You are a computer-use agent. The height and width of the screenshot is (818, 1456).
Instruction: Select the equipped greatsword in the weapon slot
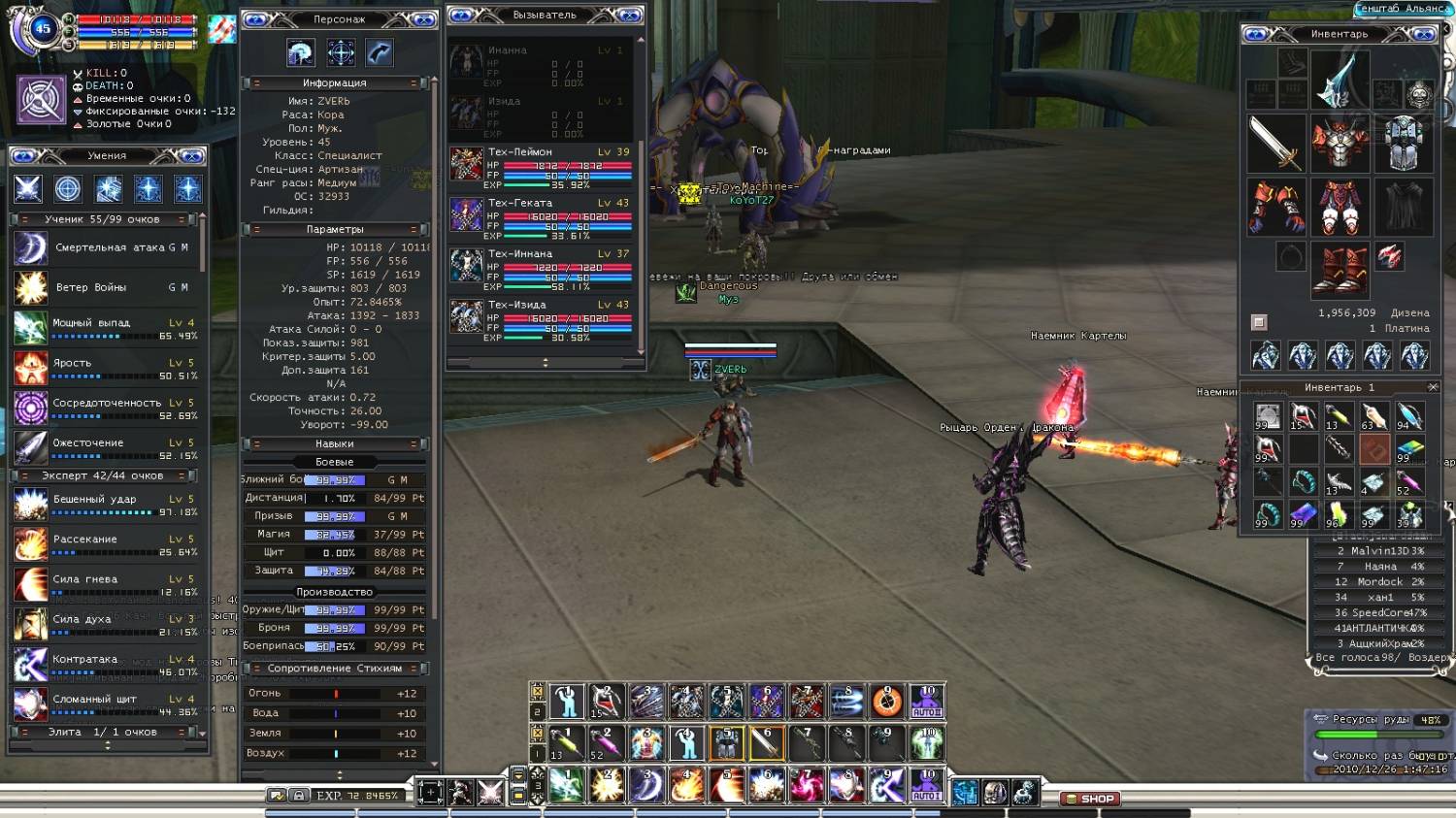tap(1274, 144)
